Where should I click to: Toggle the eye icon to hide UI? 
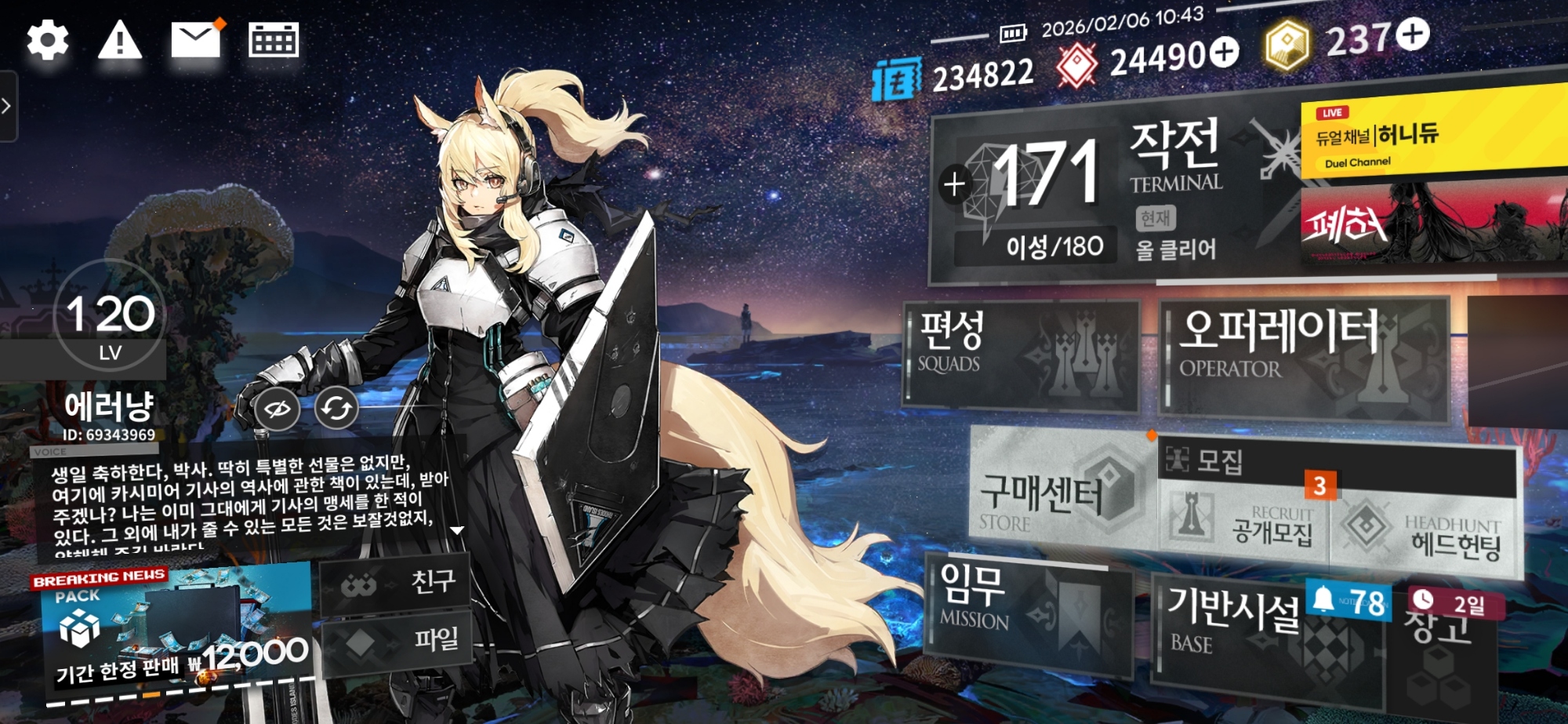(x=278, y=409)
